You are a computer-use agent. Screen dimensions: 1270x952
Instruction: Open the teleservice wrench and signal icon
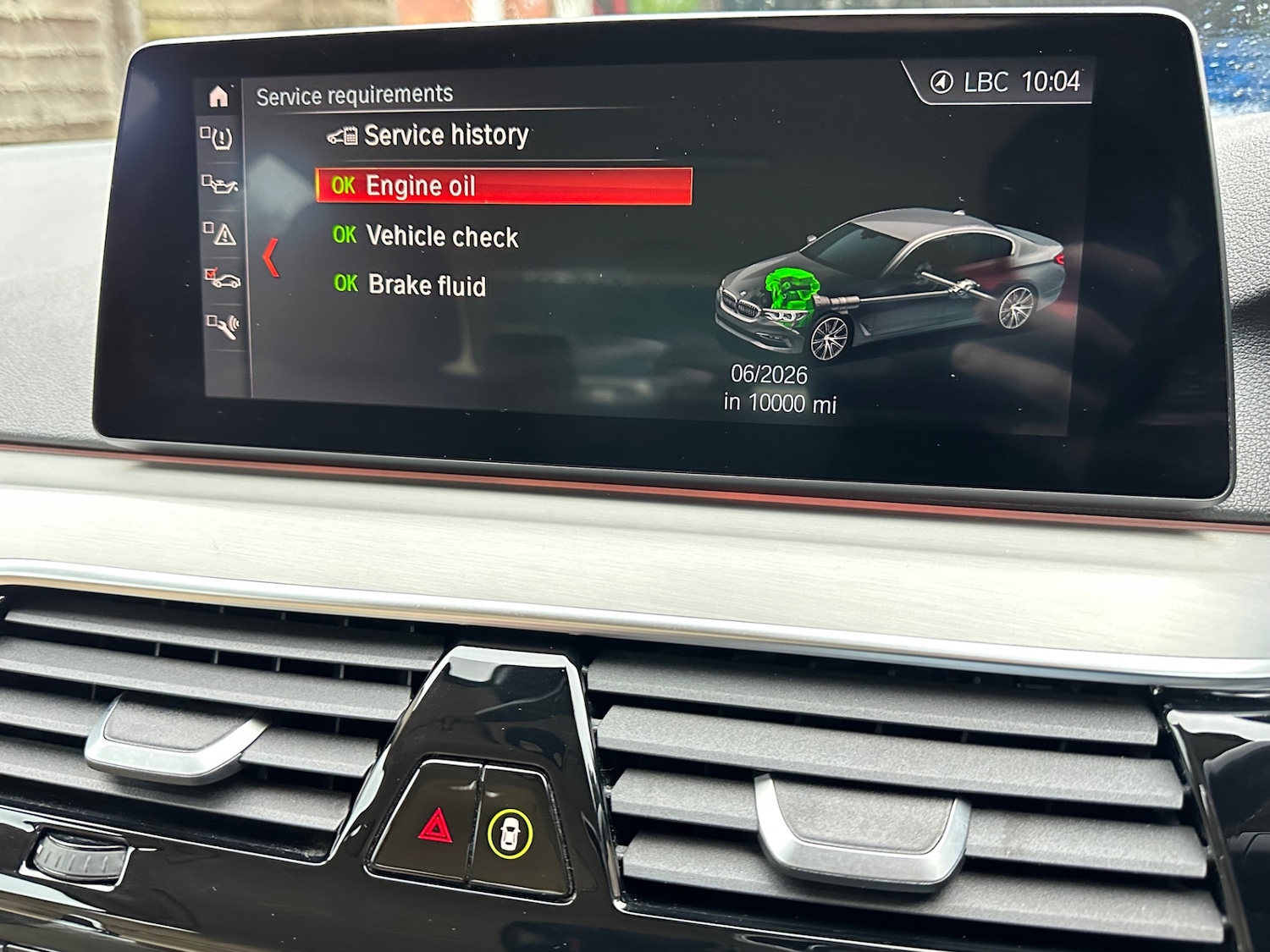(x=224, y=328)
